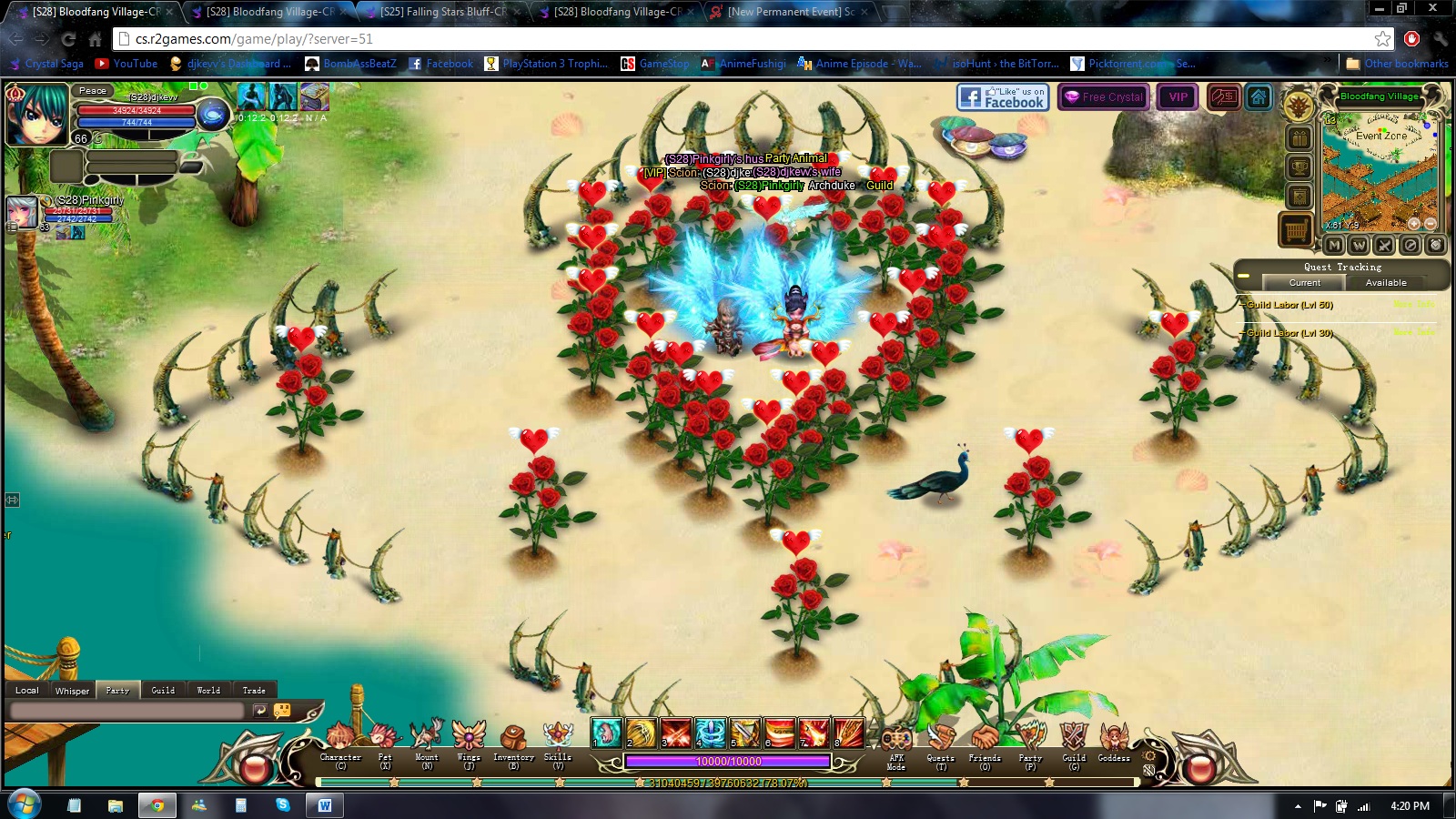Switch chat to the World tab
This screenshot has height=819, width=1456.
pos(208,691)
